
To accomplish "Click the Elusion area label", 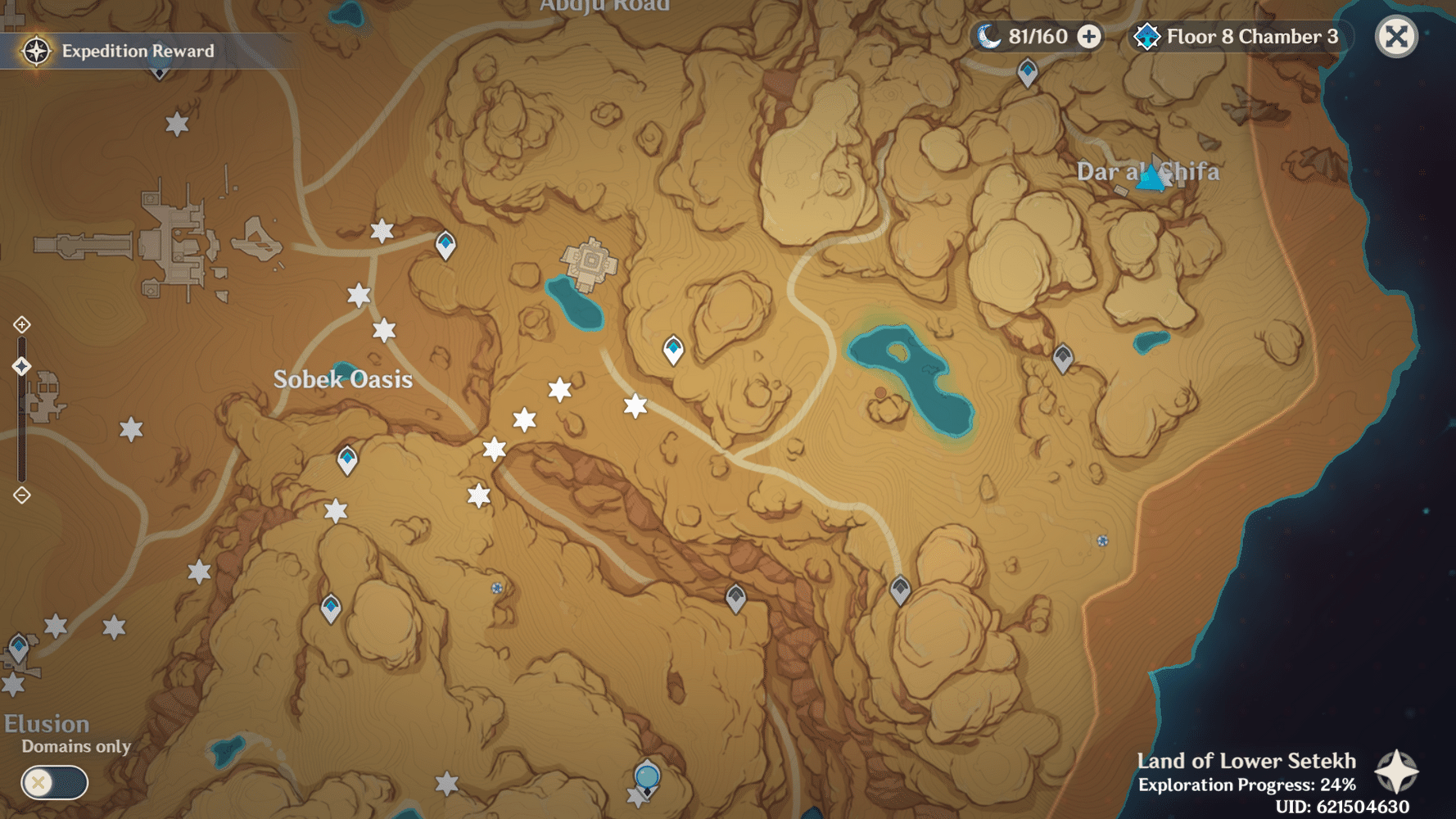I will 45,723.
